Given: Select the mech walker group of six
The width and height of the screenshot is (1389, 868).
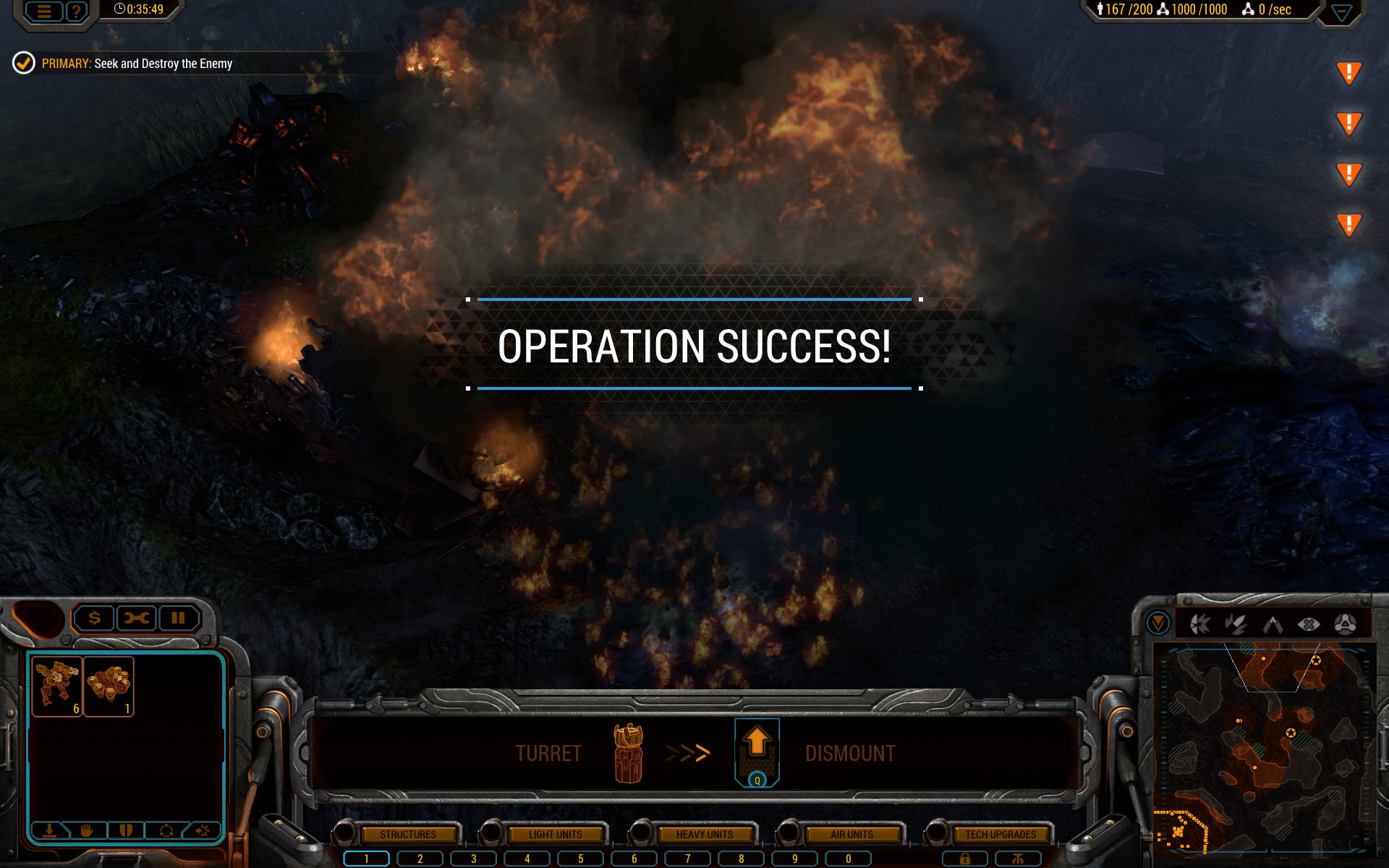Looking at the screenshot, I should click(x=57, y=686).
